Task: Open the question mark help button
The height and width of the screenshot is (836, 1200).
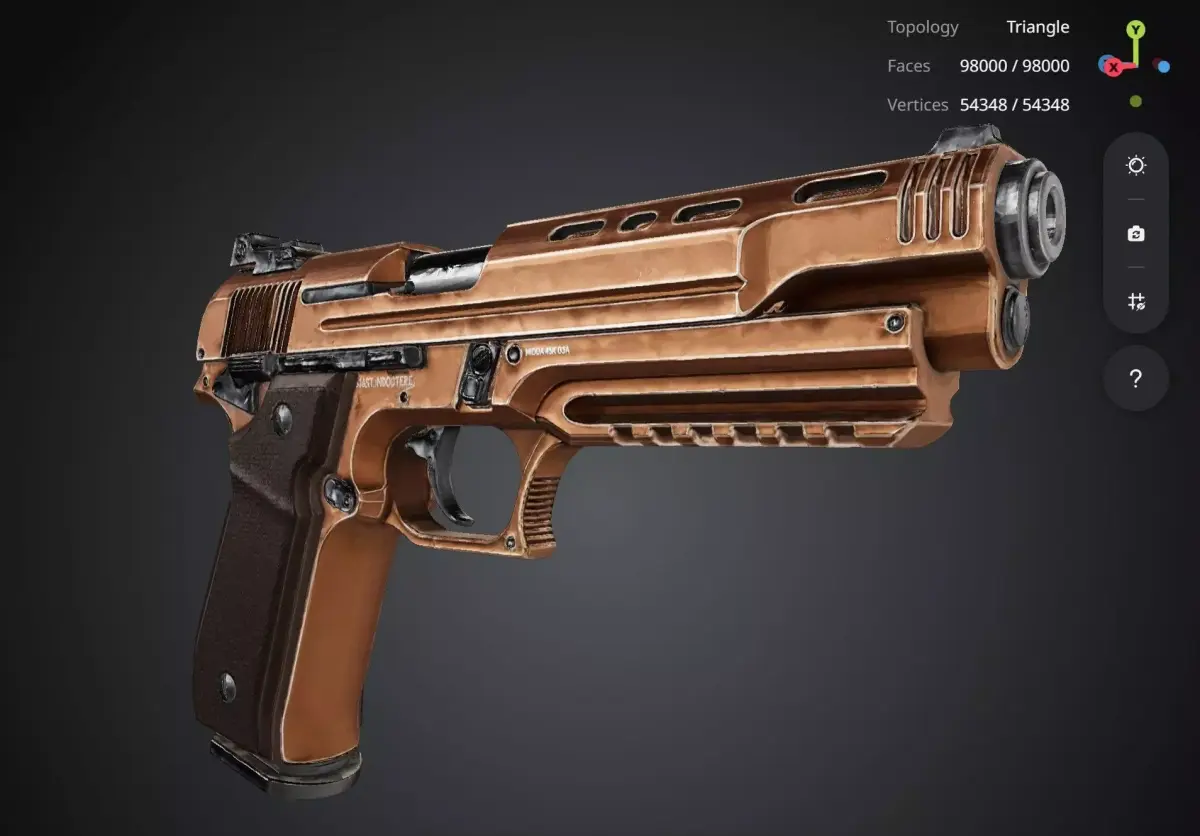Action: coord(1136,378)
